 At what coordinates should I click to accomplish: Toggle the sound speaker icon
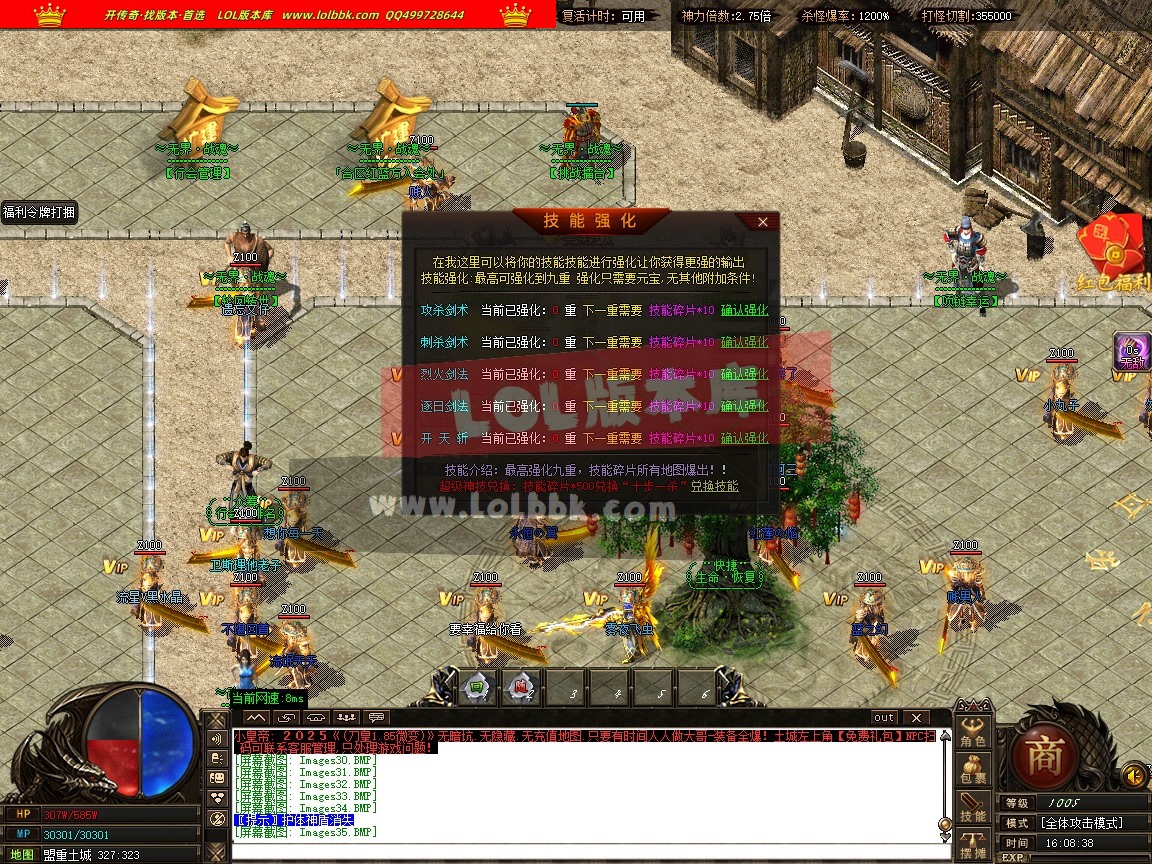(1134, 775)
